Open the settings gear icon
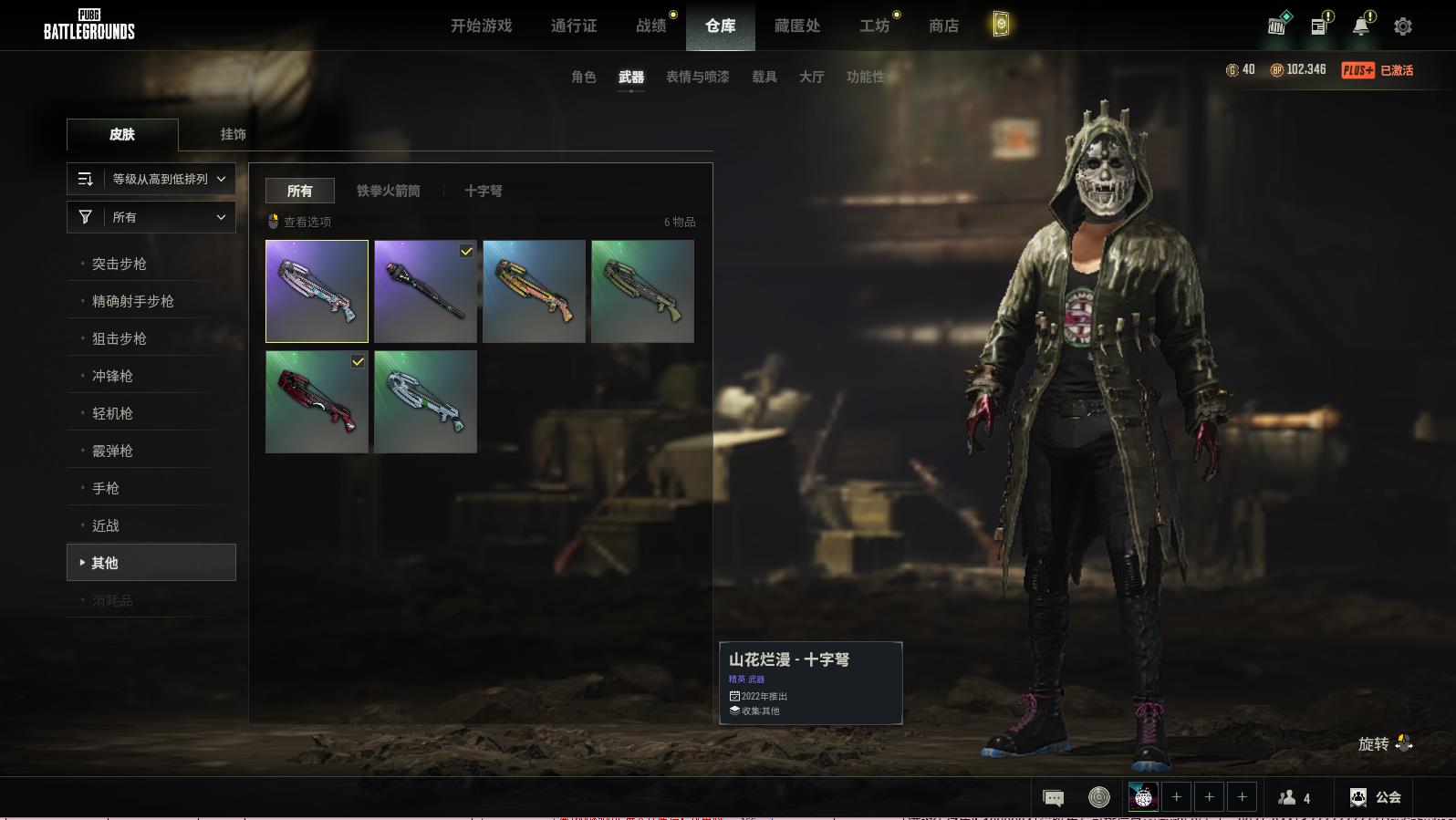 coord(1403,26)
